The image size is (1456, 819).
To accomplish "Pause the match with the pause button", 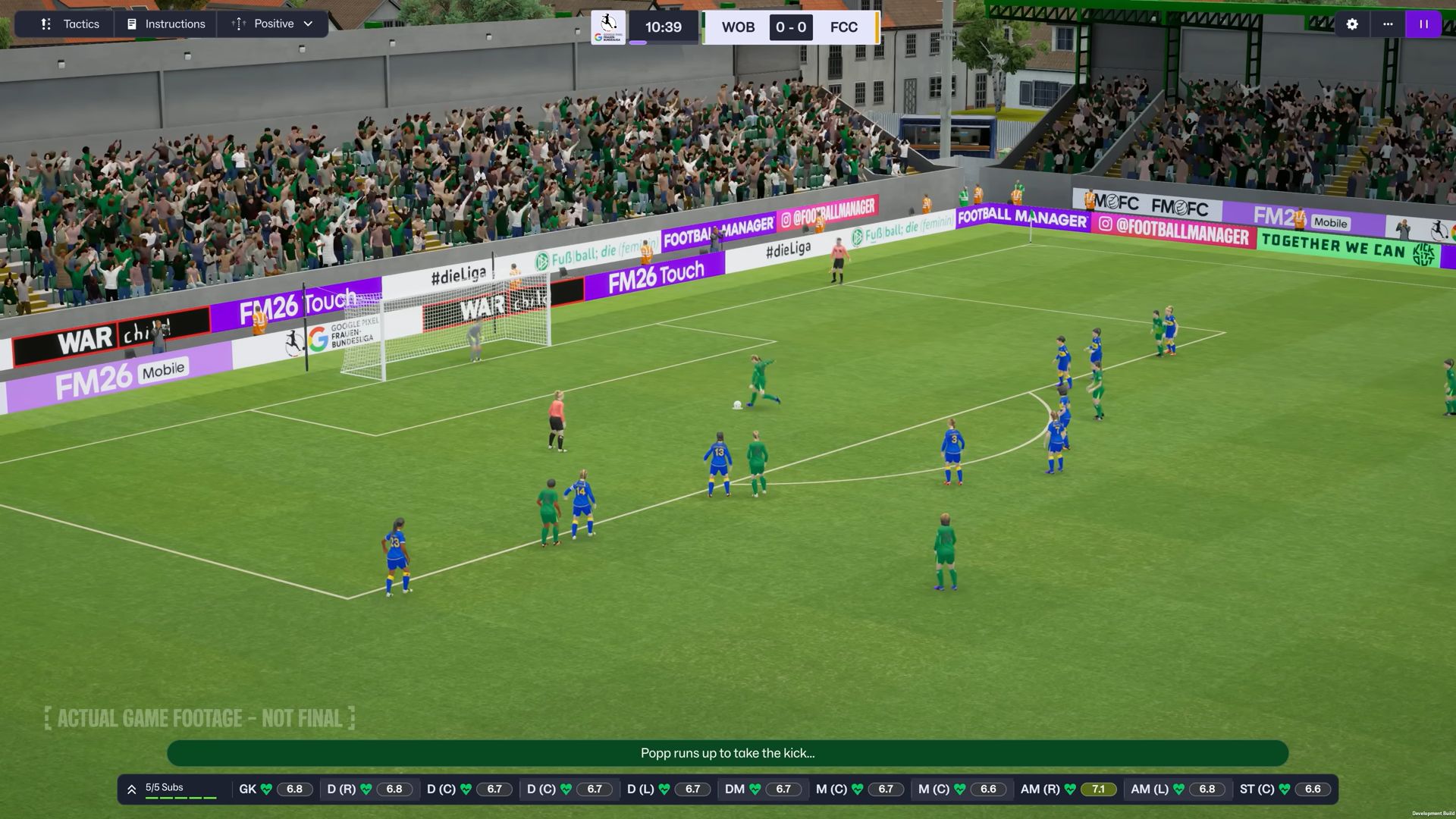I will (x=1423, y=24).
